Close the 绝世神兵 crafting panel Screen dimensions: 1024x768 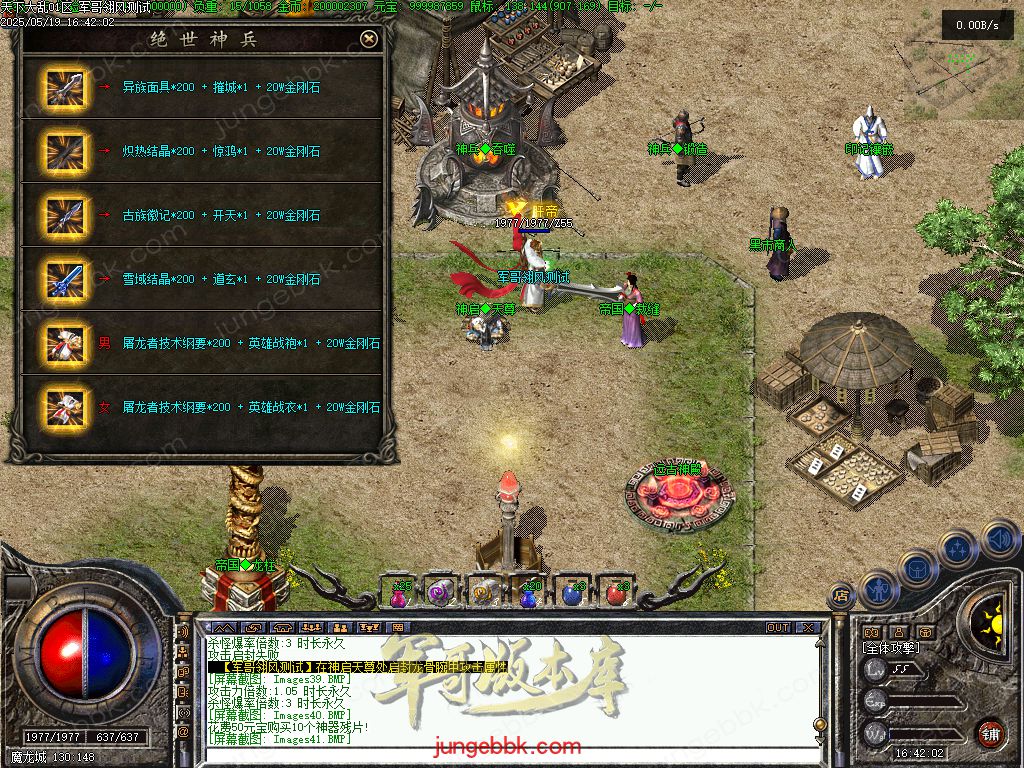tap(369, 39)
